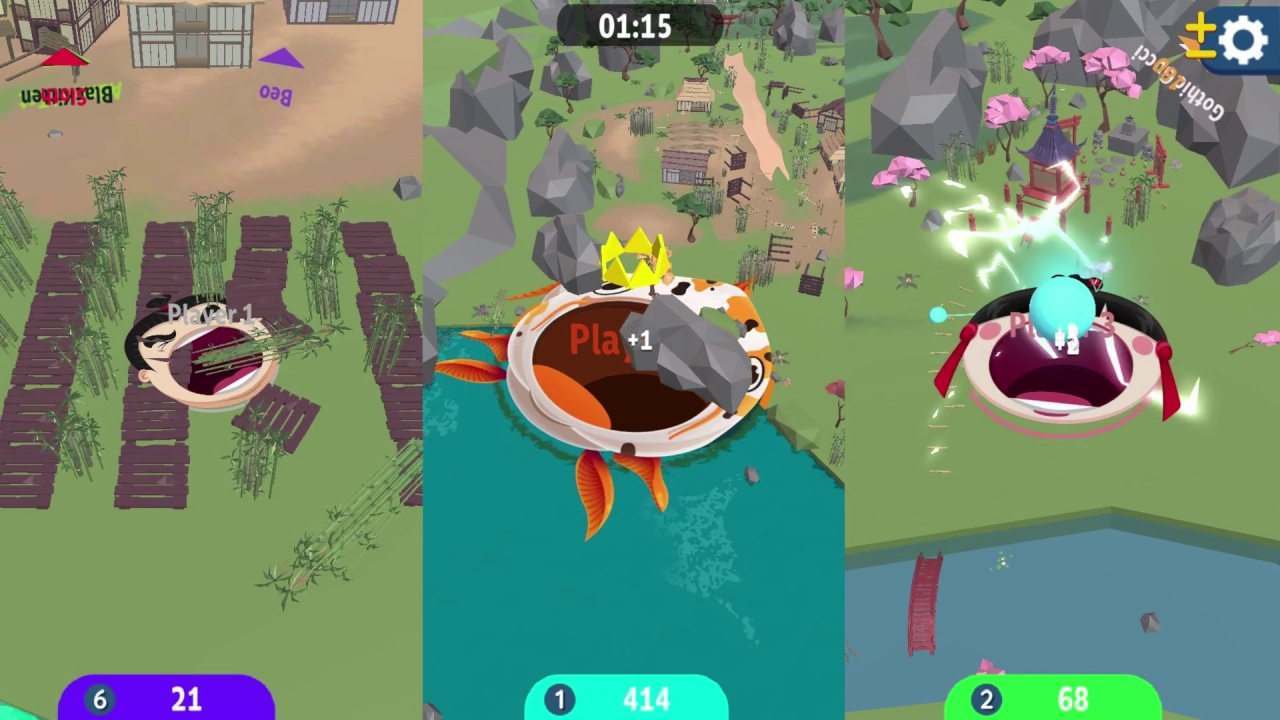1280x720 pixels.
Task: Tap the rank 2 badge on green scorebar
Action: point(986,699)
